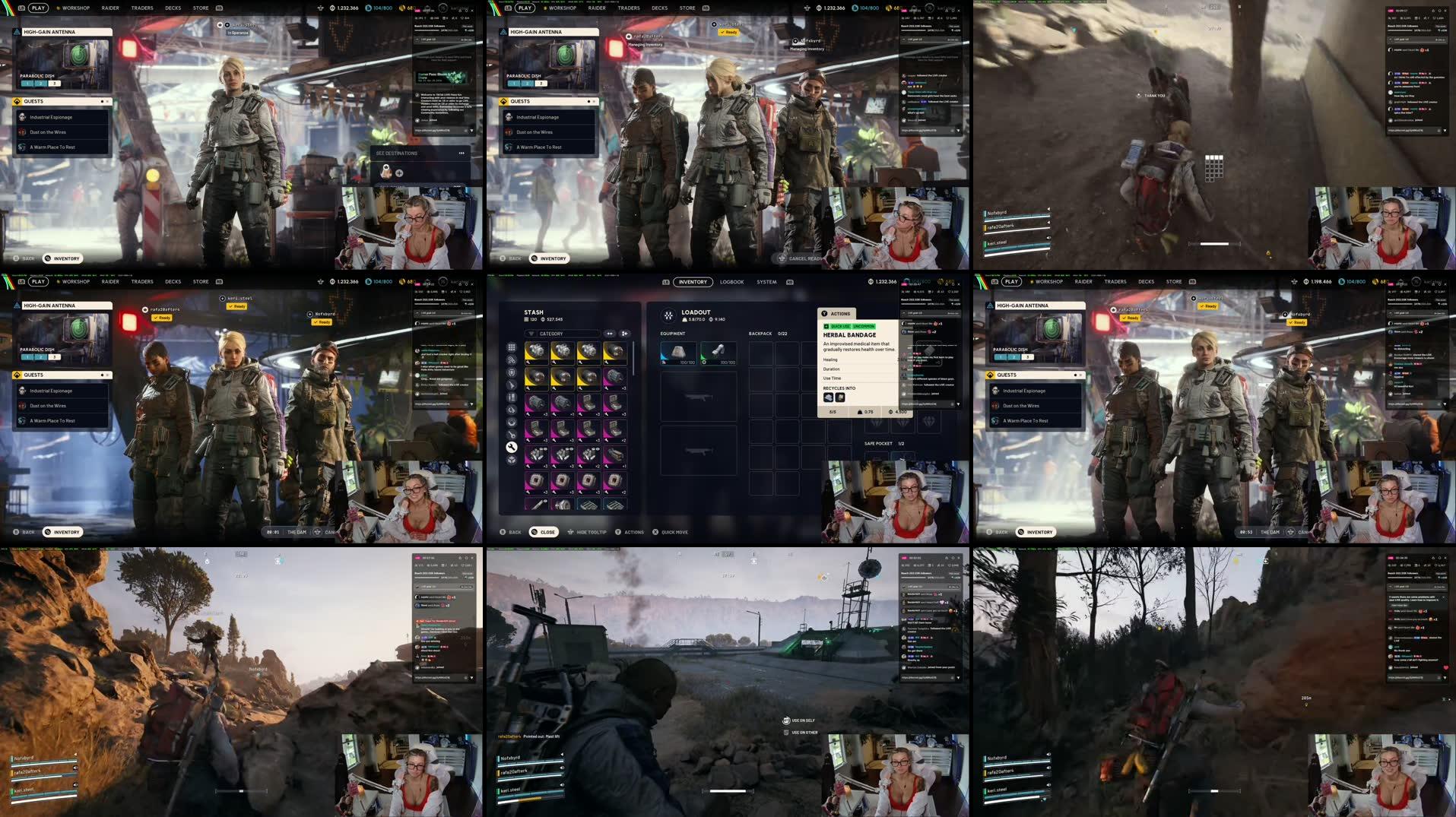1456x817 pixels.
Task: Open the Category dropdown in the Stash panel
Action: [x=563, y=334]
